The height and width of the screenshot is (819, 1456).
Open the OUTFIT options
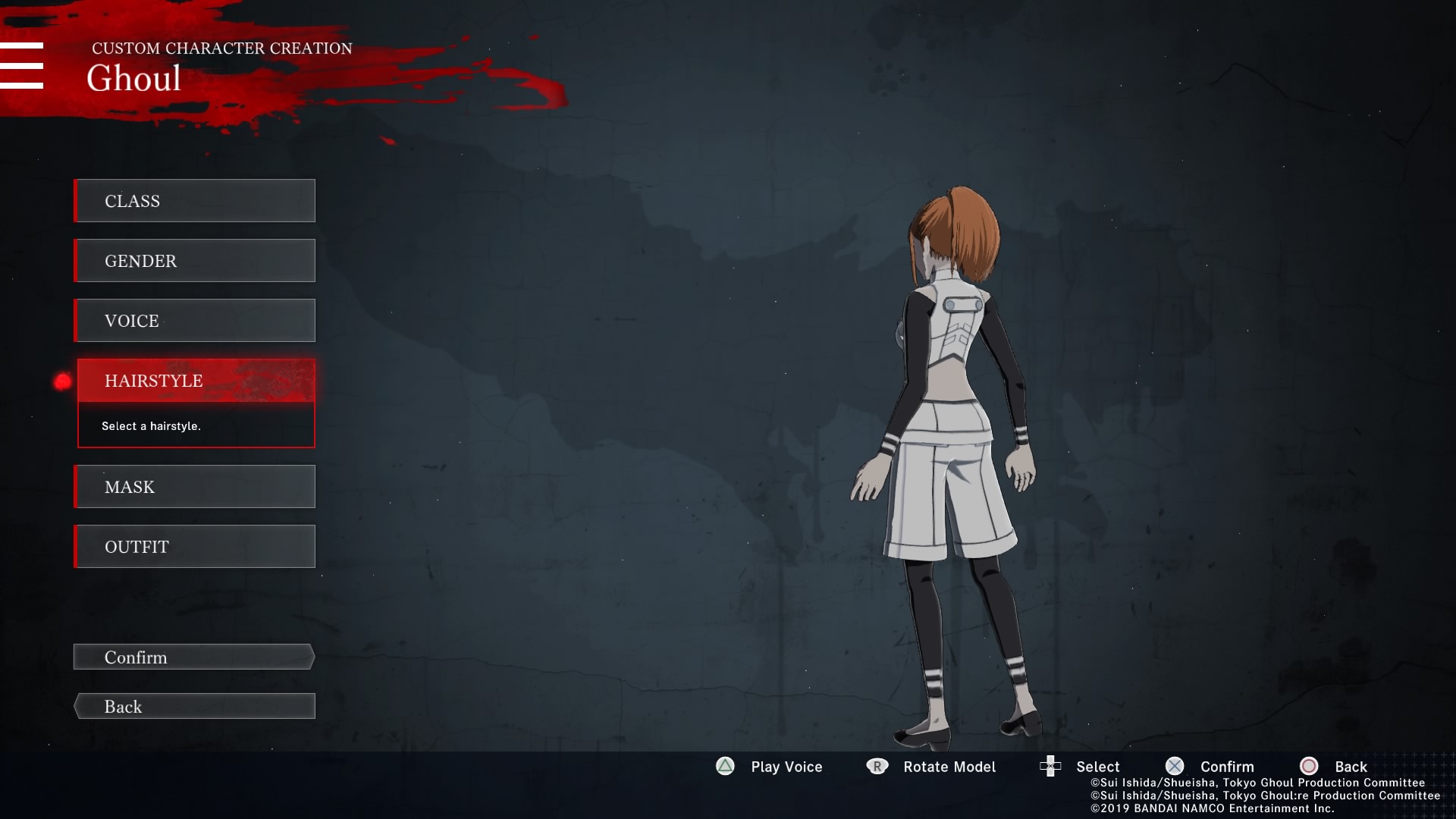pyautogui.click(x=195, y=547)
